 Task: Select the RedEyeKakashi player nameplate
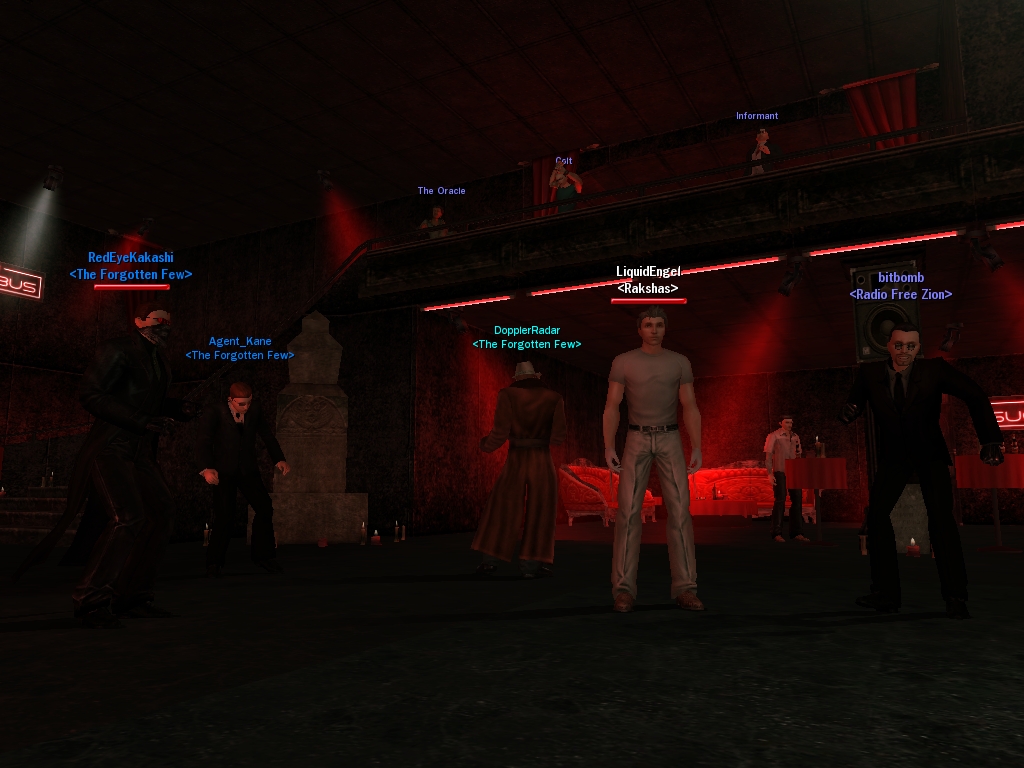[x=130, y=258]
